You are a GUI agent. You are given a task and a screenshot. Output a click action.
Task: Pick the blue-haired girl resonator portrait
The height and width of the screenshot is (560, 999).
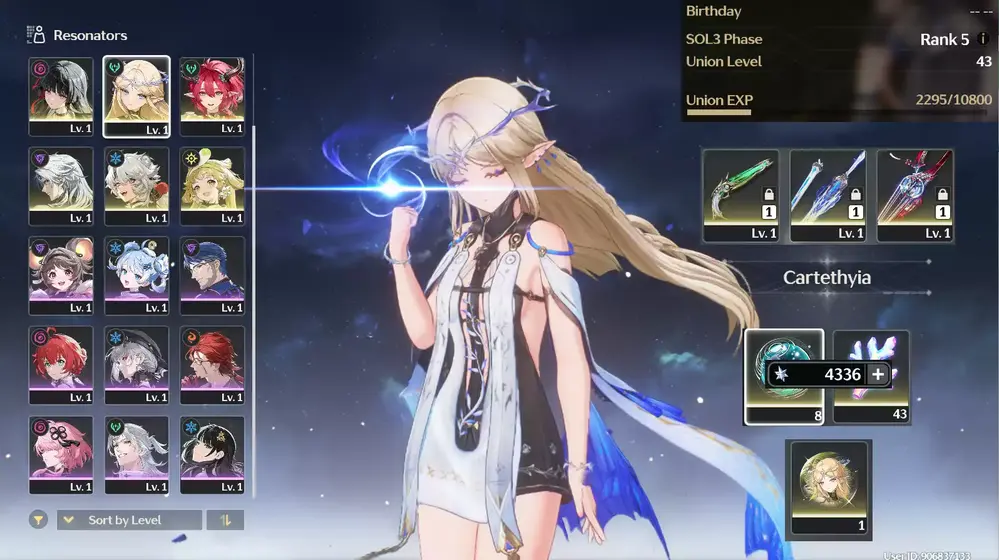click(x=136, y=274)
